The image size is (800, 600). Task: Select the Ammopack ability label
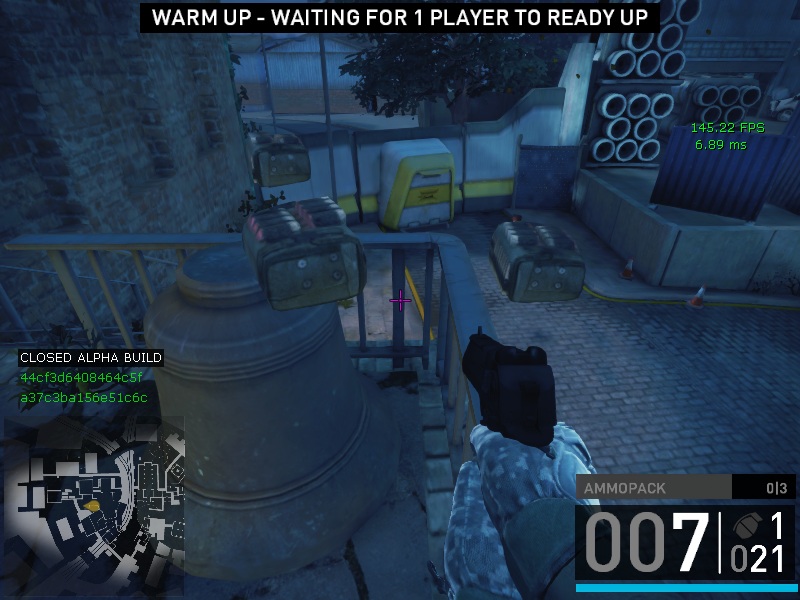pyautogui.click(x=625, y=488)
